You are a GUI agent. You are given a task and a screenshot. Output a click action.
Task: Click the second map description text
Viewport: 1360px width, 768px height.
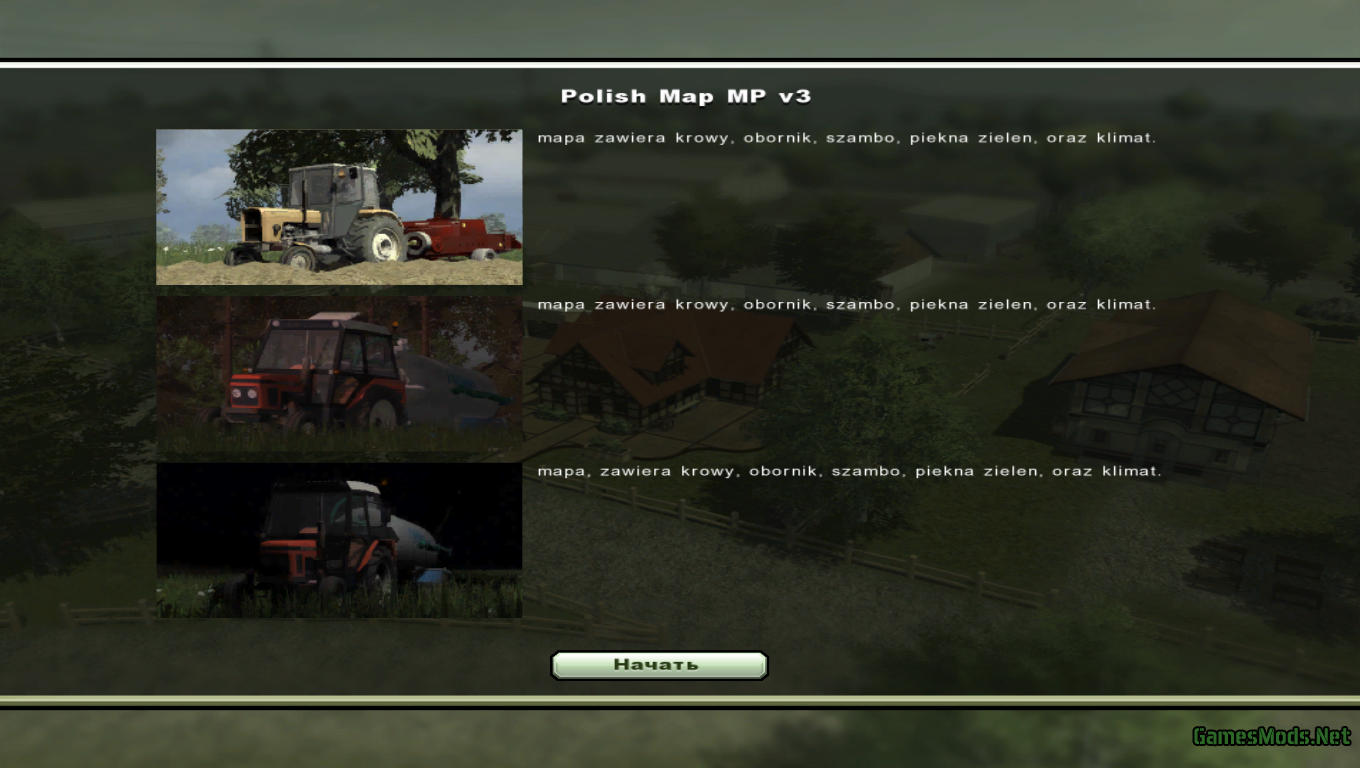tap(847, 304)
